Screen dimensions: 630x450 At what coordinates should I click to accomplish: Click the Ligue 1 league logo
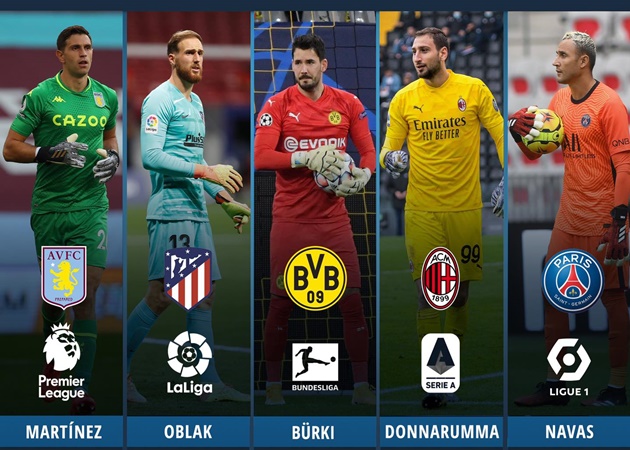point(569,366)
